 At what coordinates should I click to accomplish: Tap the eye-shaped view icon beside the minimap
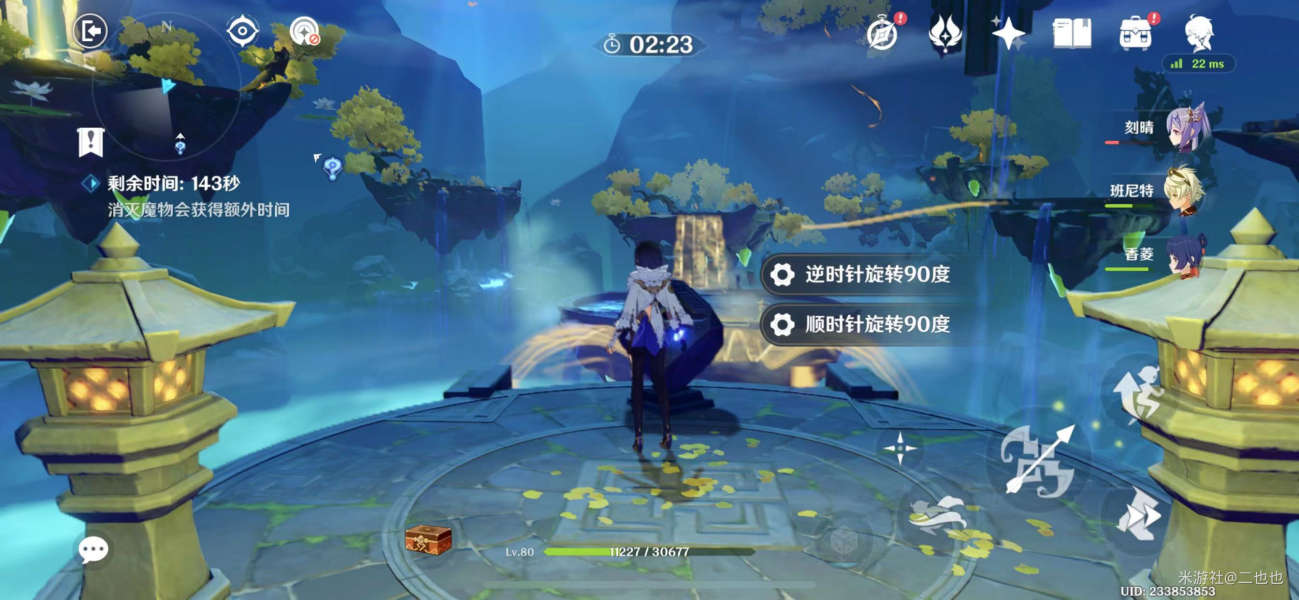click(x=243, y=32)
